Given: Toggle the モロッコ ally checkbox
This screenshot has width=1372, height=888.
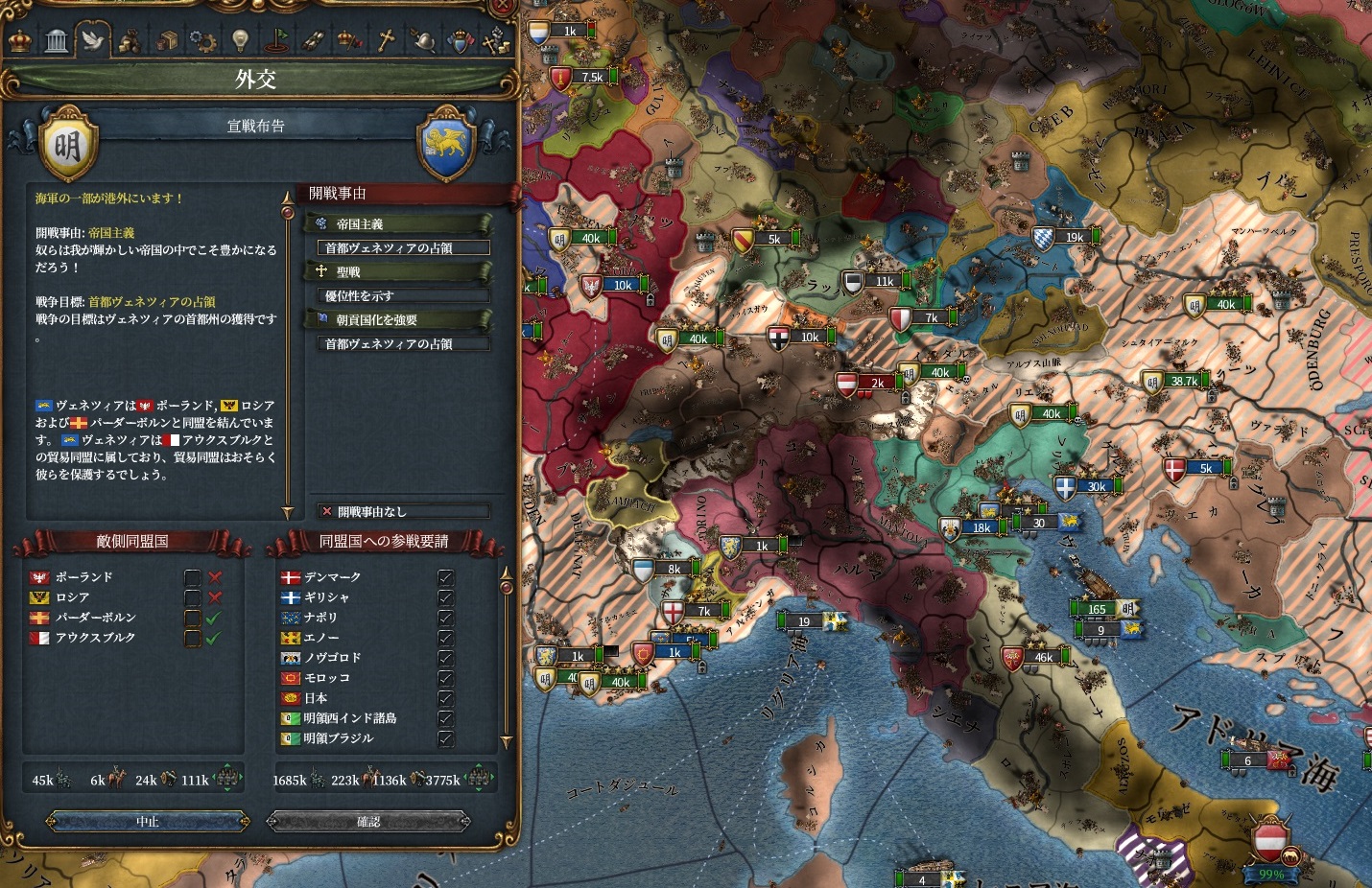Looking at the screenshot, I should click(x=445, y=678).
